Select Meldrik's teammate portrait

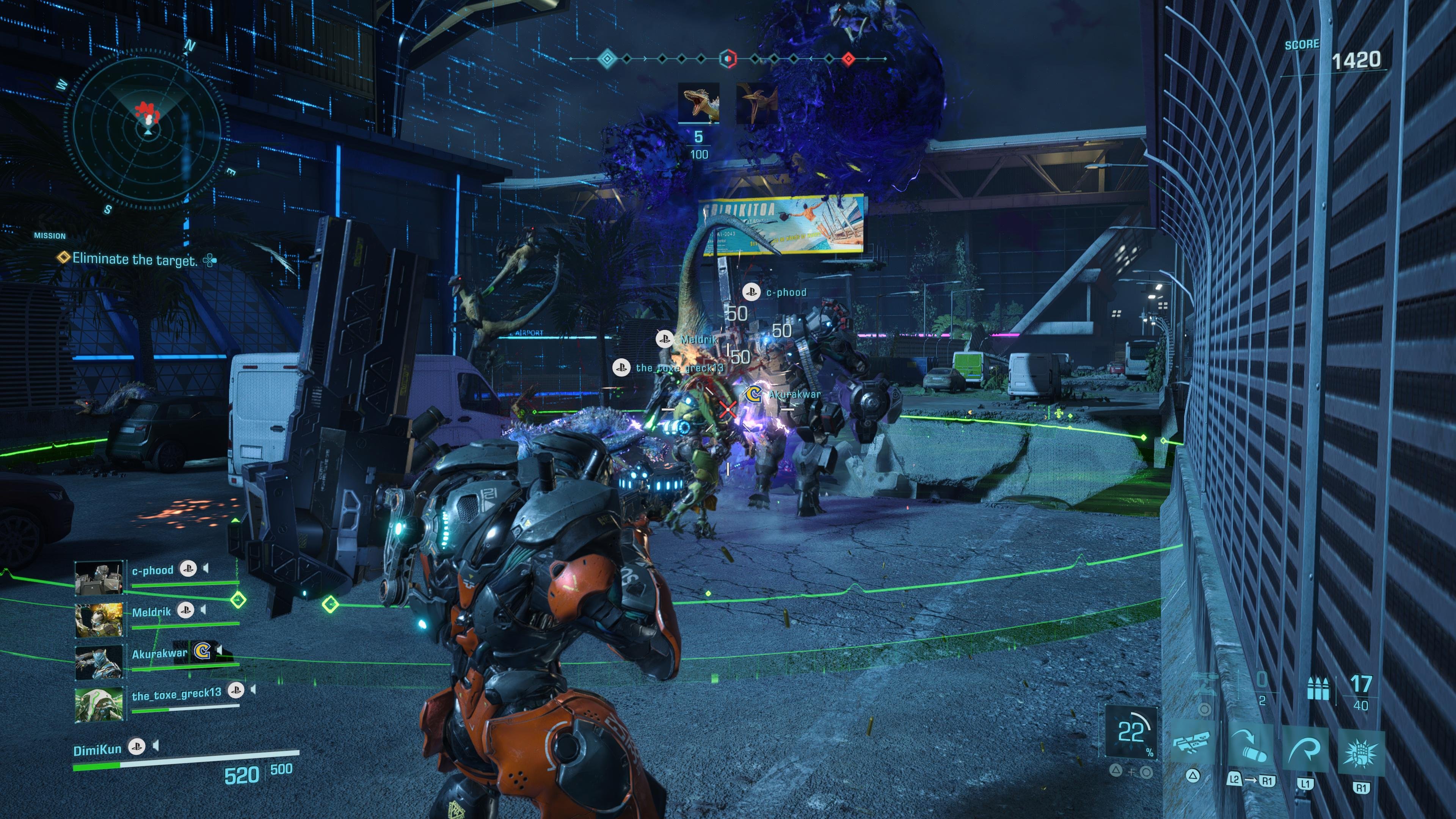tap(99, 620)
